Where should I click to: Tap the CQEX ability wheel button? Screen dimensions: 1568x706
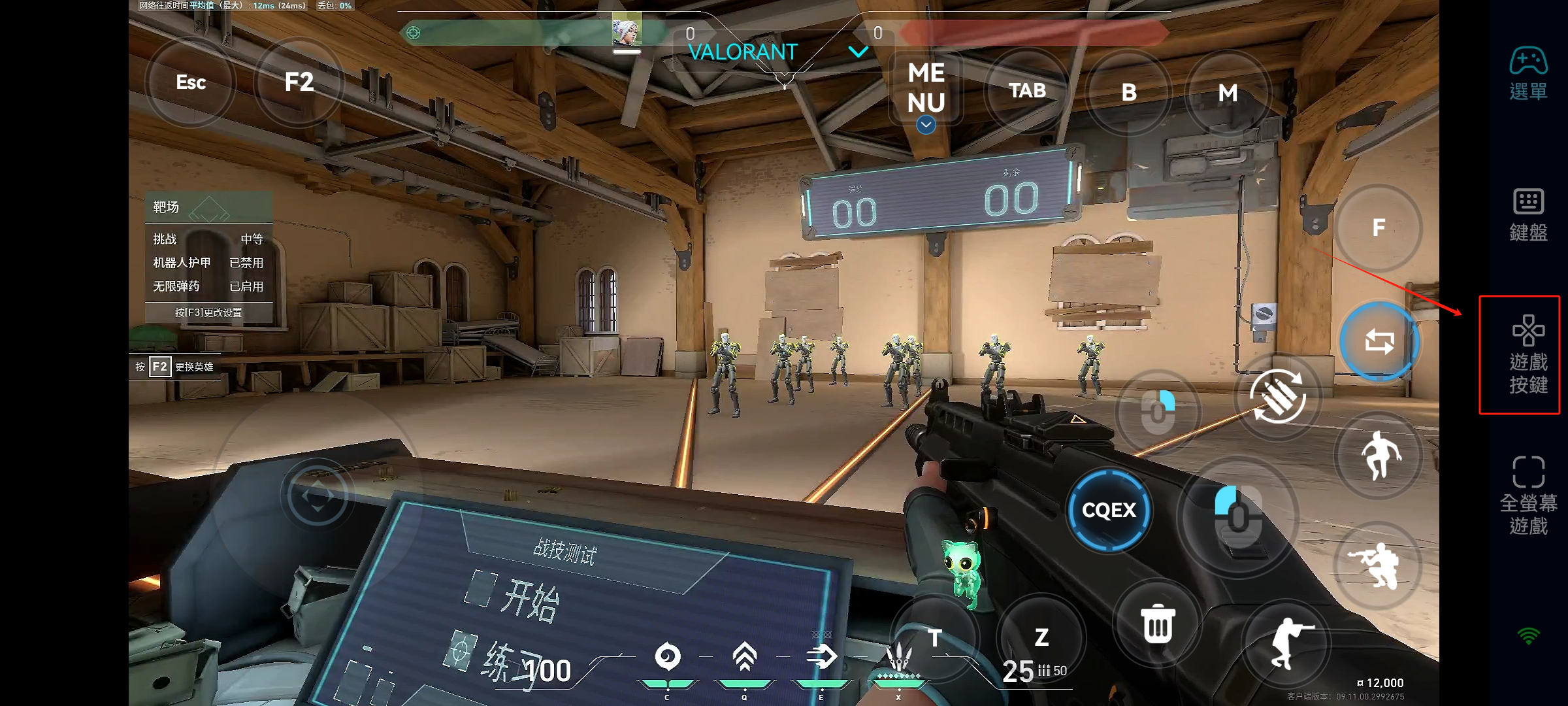coord(1109,511)
